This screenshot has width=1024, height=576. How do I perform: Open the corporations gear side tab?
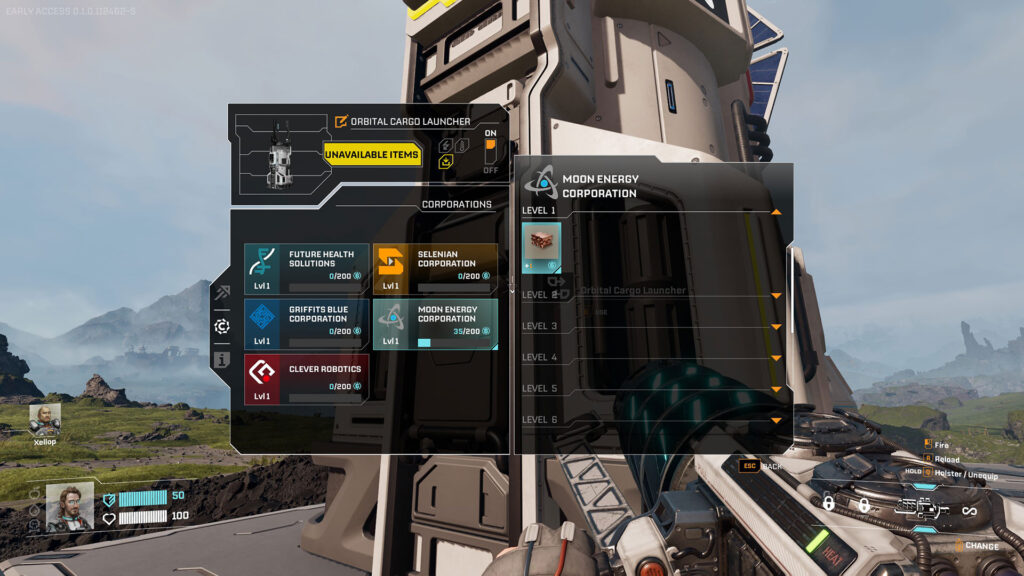click(x=221, y=326)
